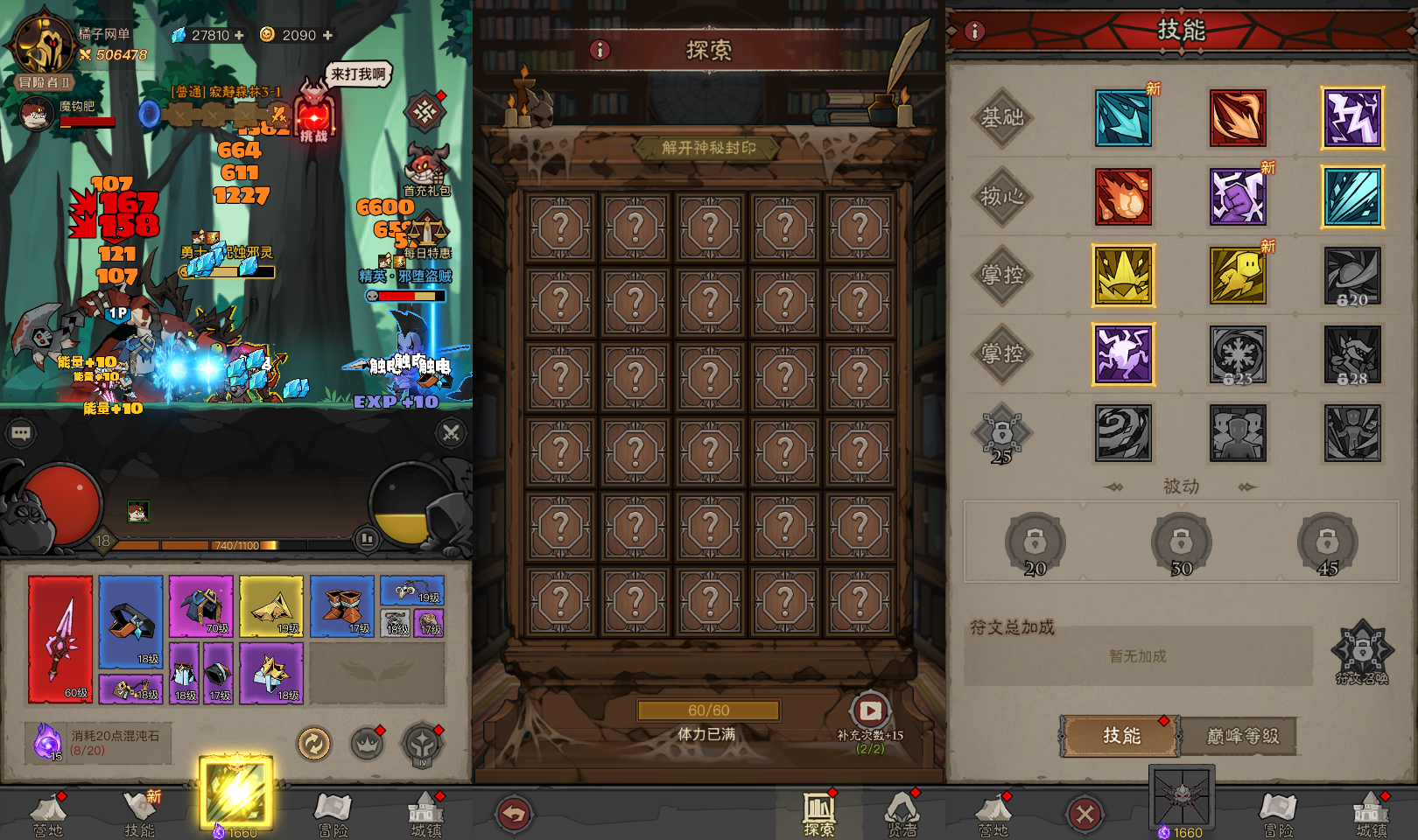Select the golden crown skill in 掌控 row
The height and width of the screenshot is (840, 1418).
(1123, 275)
